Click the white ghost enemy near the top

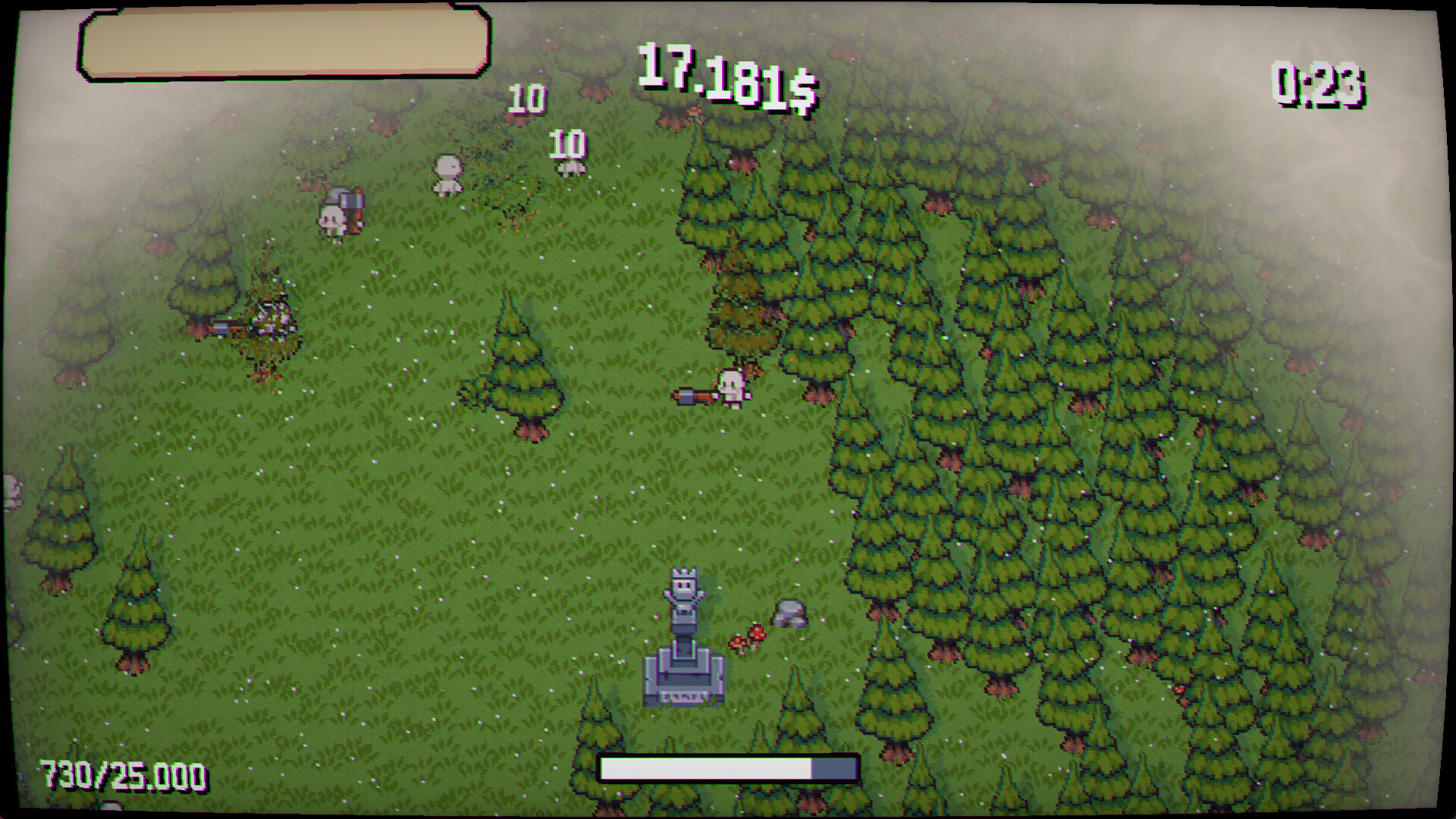click(x=447, y=173)
